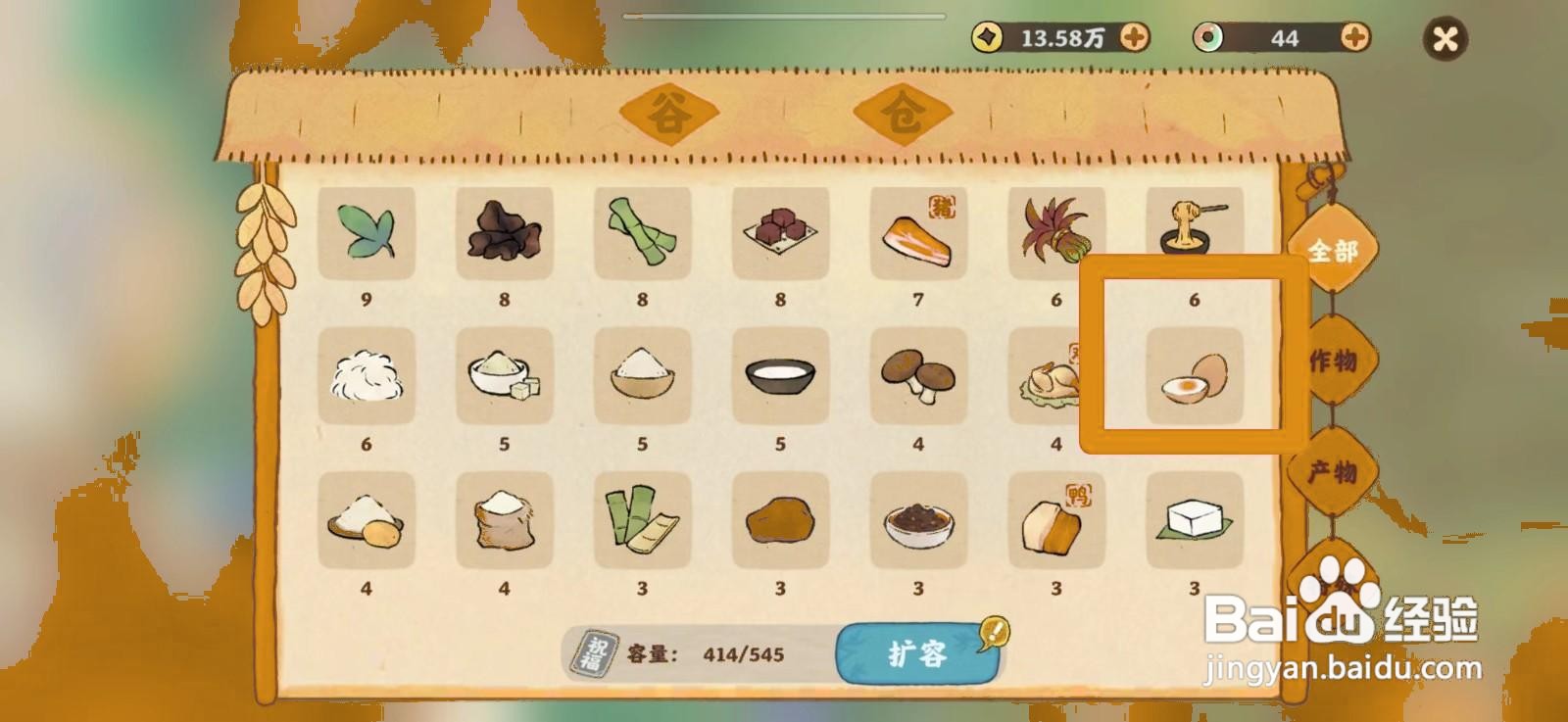1568x722 pixels.
Task: Pick the tofu item in the grid
Action: click(1194, 522)
